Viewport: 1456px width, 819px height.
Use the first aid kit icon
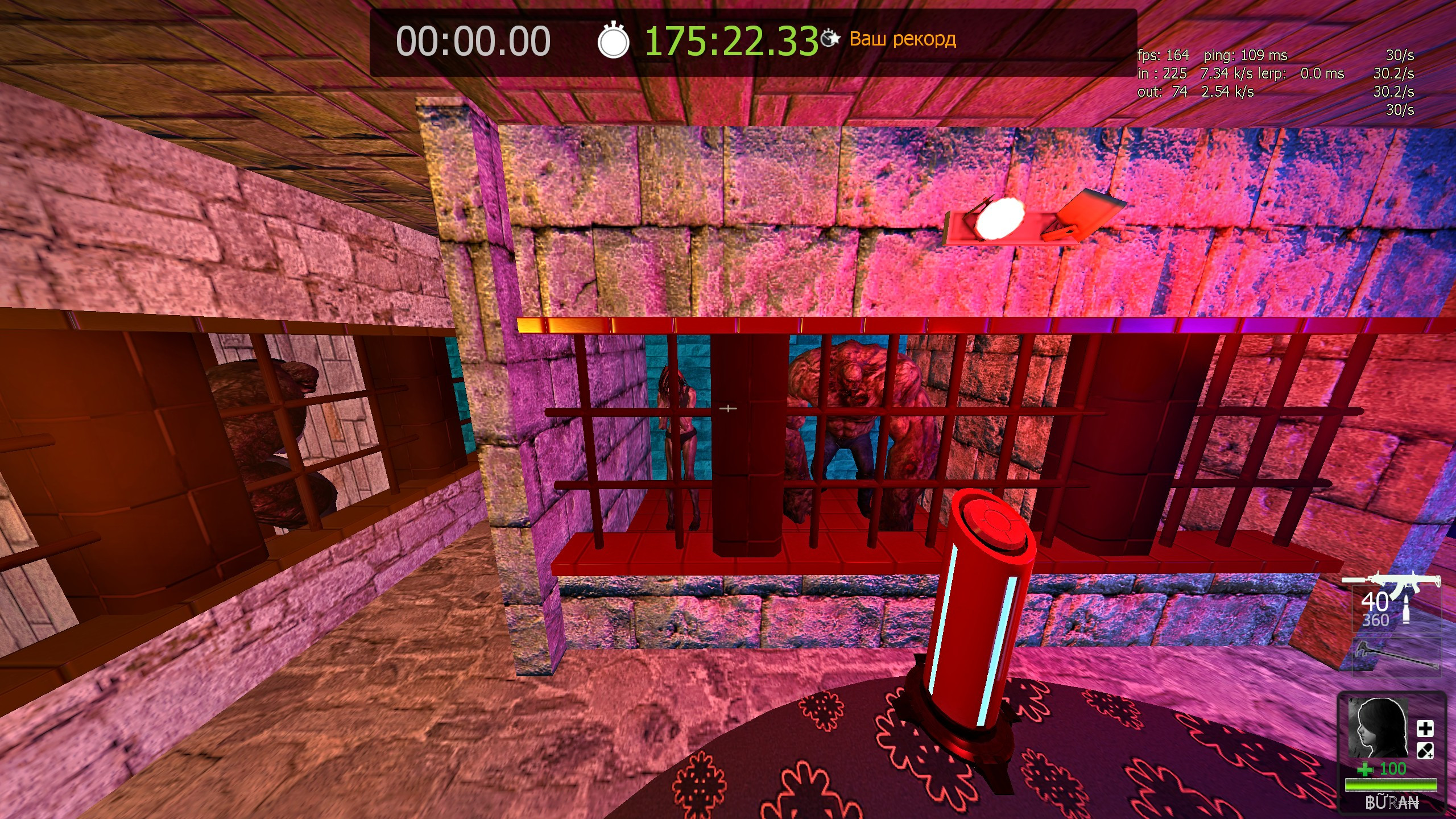coord(1425,729)
